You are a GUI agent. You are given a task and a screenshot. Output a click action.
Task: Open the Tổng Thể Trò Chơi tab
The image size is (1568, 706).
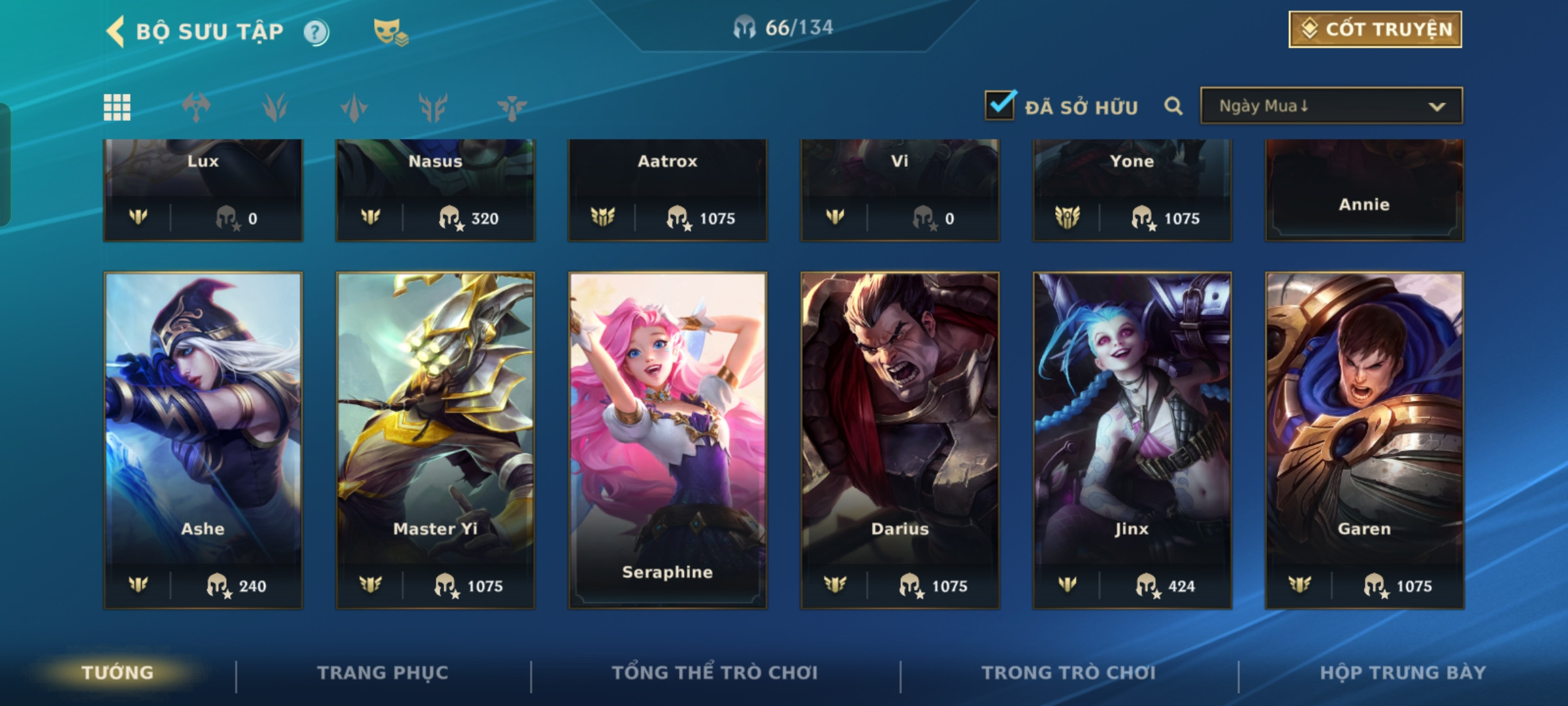[x=715, y=673]
